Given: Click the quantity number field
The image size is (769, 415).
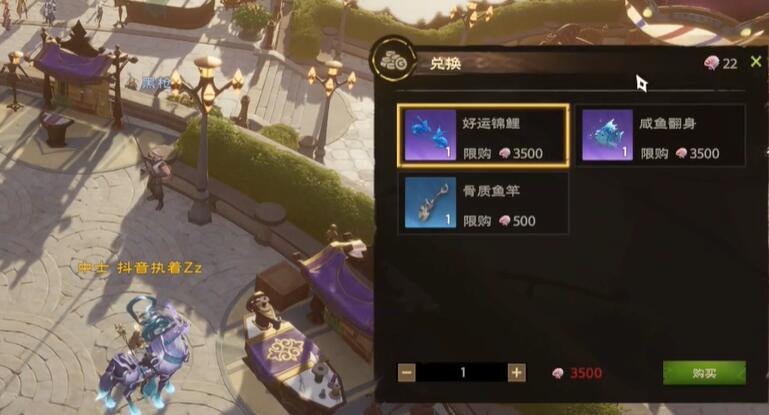Looking at the screenshot, I should [x=462, y=372].
